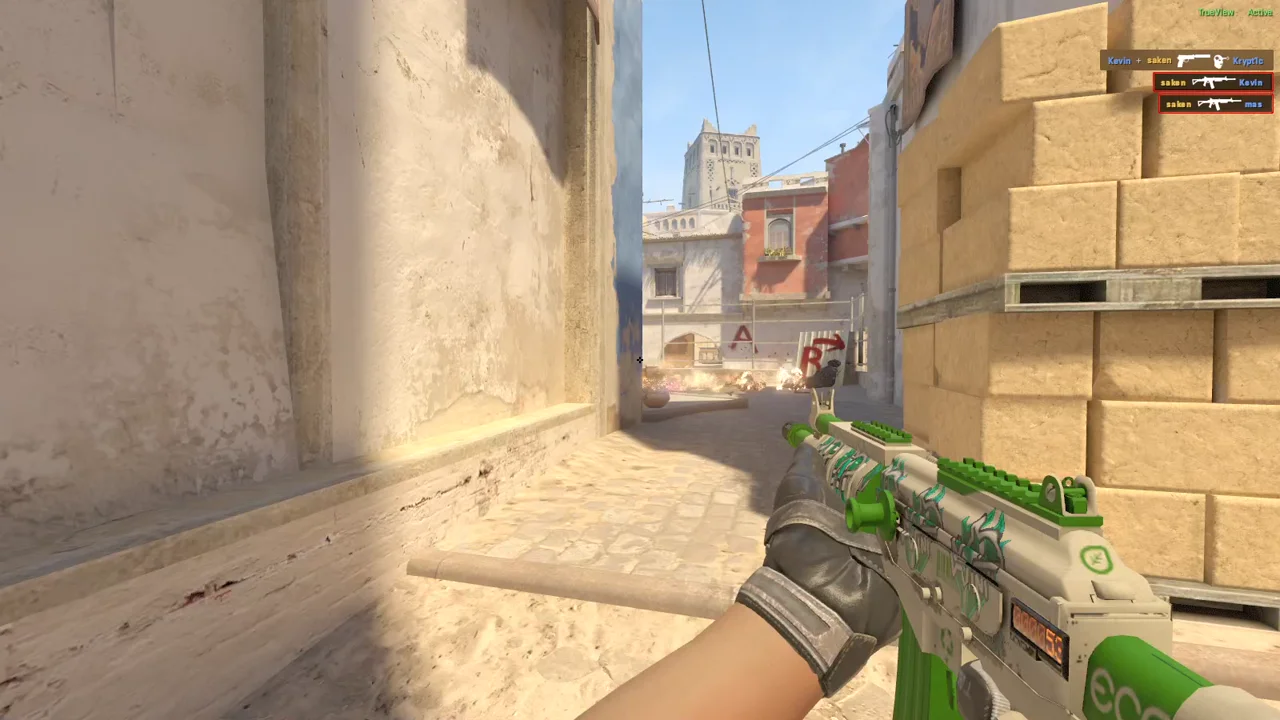Click the Active status label
Screen dimensions: 1280x720
point(1259,12)
